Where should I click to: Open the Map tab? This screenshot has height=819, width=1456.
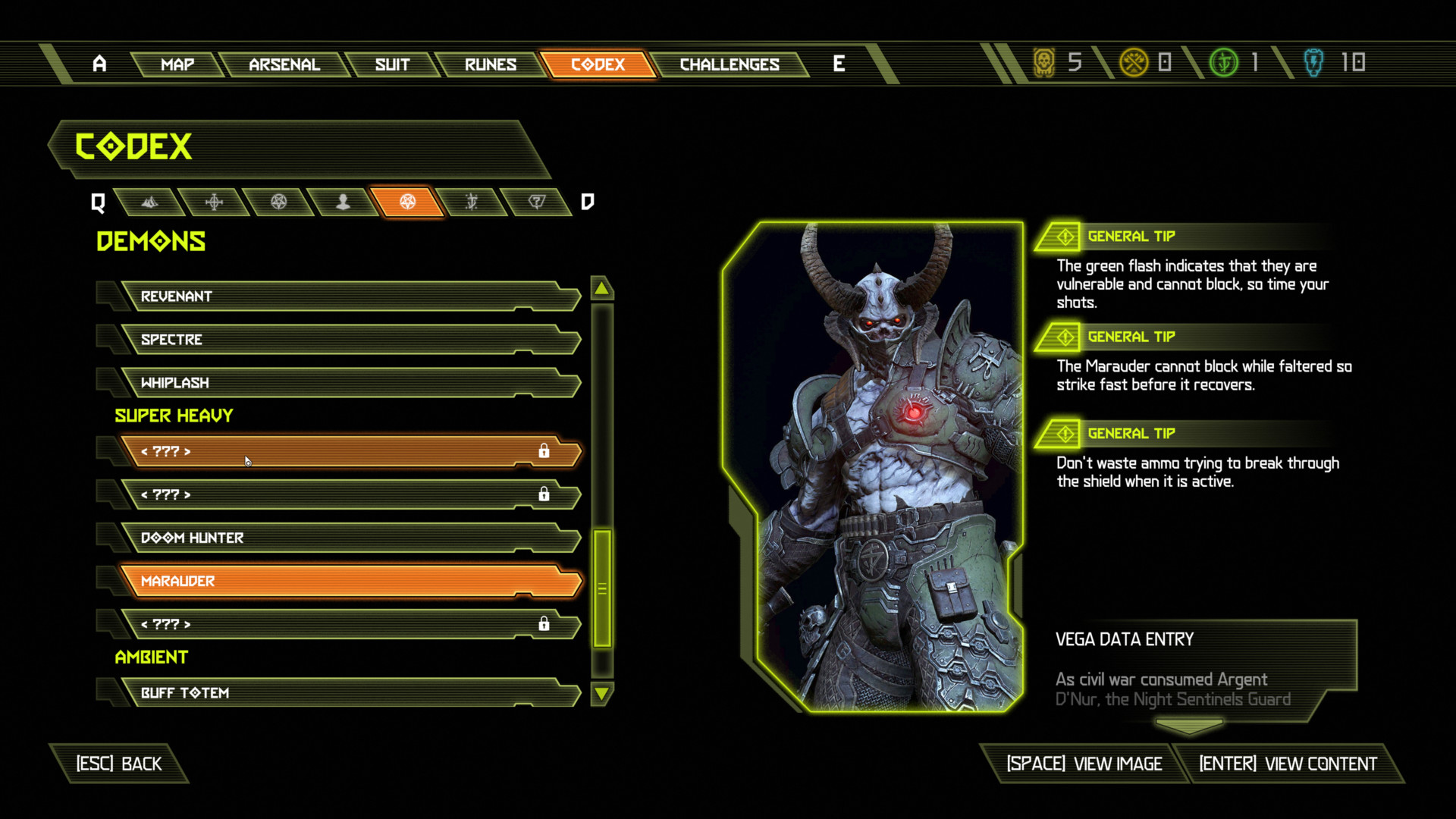(177, 64)
